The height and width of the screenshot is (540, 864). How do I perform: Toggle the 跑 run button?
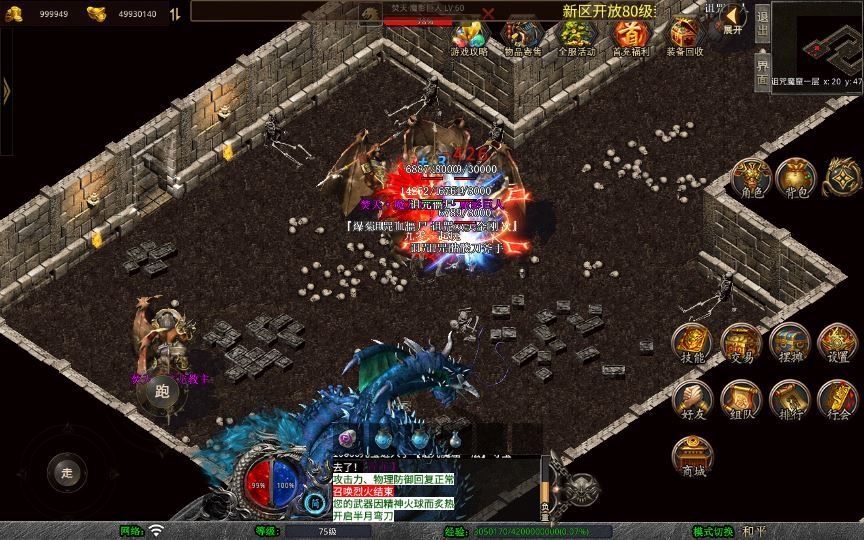[x=162, y=392]
